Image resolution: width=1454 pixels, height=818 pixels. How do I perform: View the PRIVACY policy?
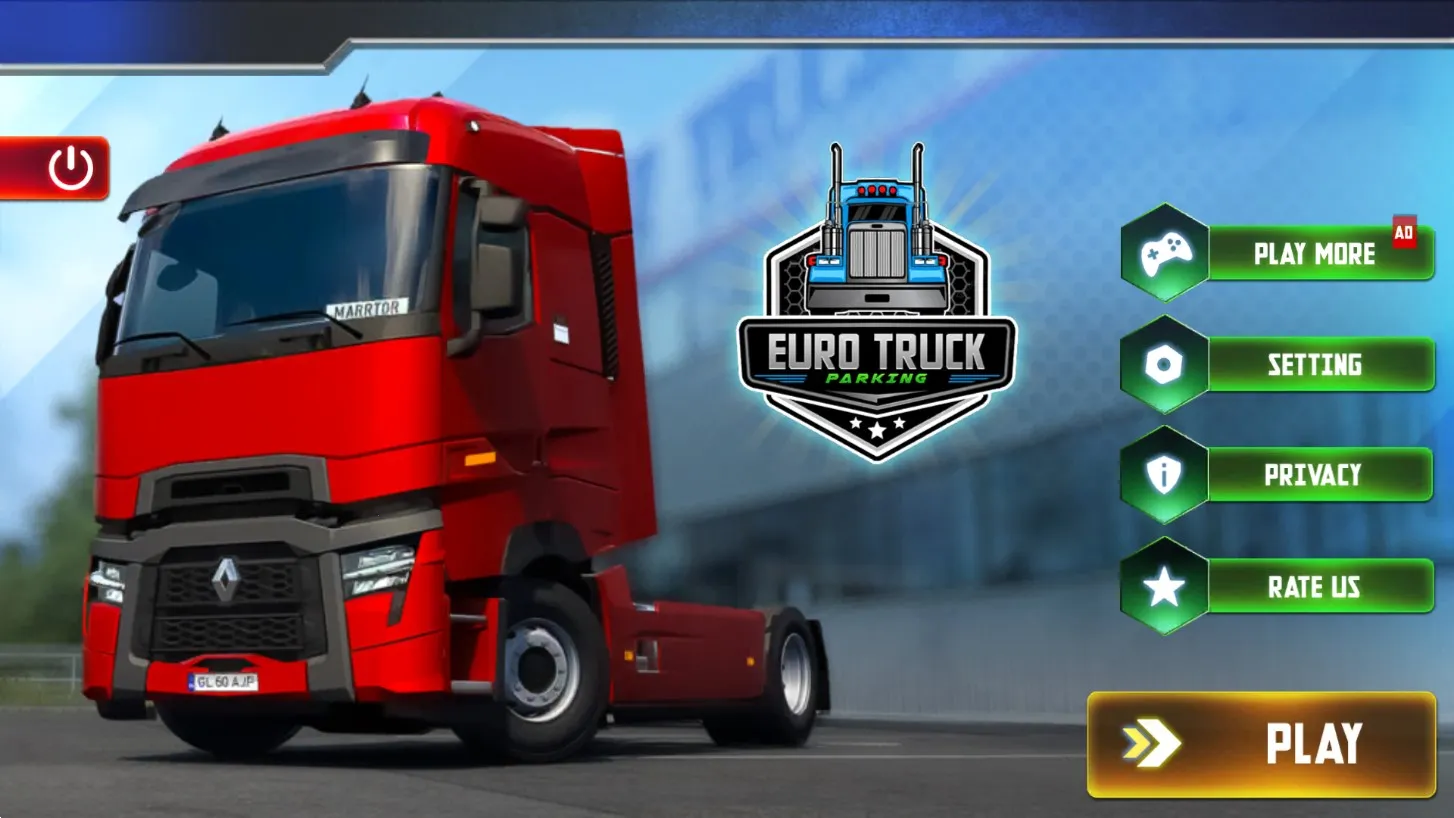1313,475
